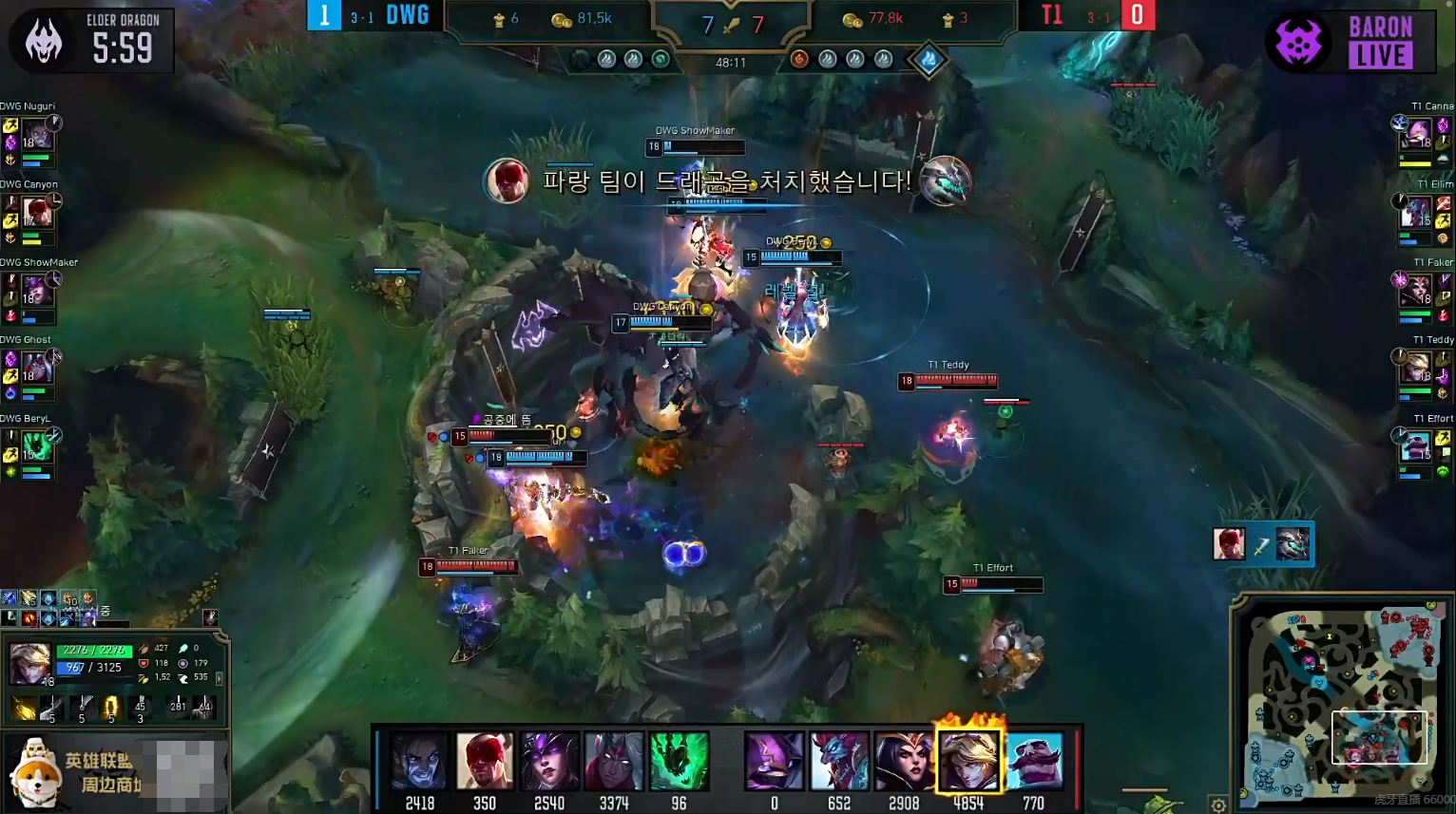The image size is (1456, 814).
Task: Choose T1 Faker's sidebar portrait
Action: (1418, 289)
